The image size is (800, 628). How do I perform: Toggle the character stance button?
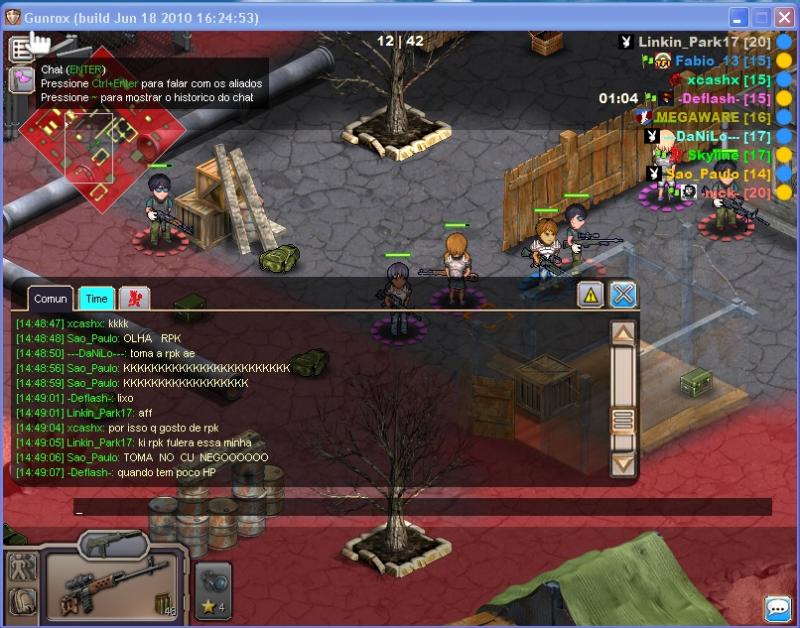coord(22,567)
